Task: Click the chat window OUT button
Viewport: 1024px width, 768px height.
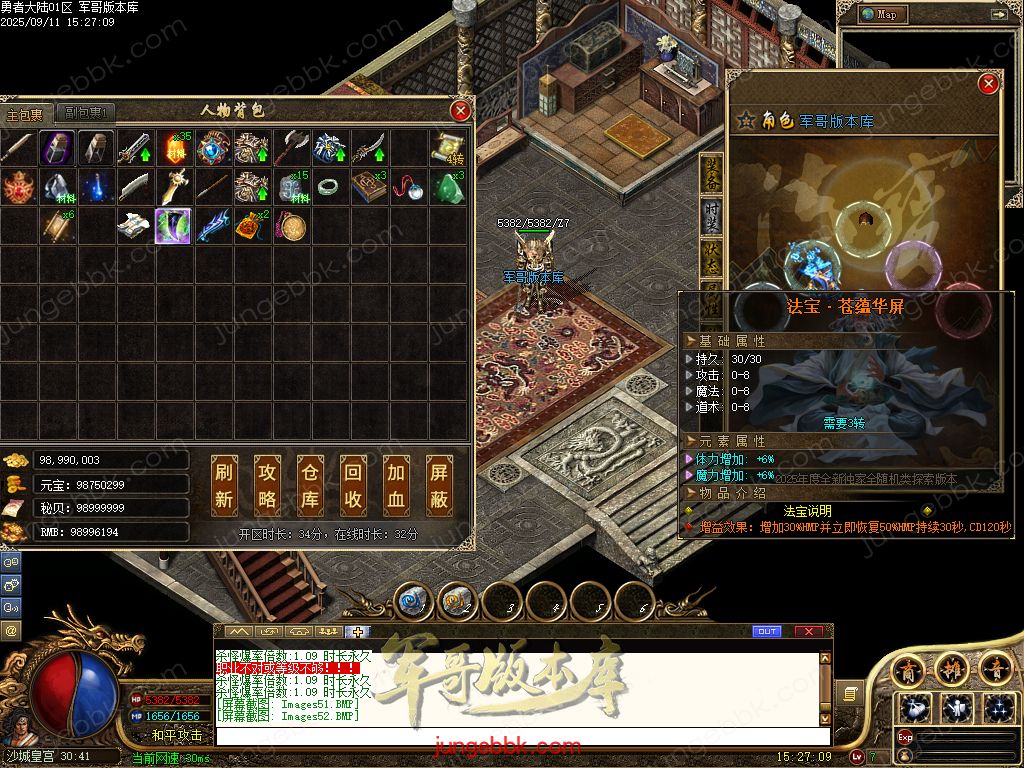Action: pos(766,631)
